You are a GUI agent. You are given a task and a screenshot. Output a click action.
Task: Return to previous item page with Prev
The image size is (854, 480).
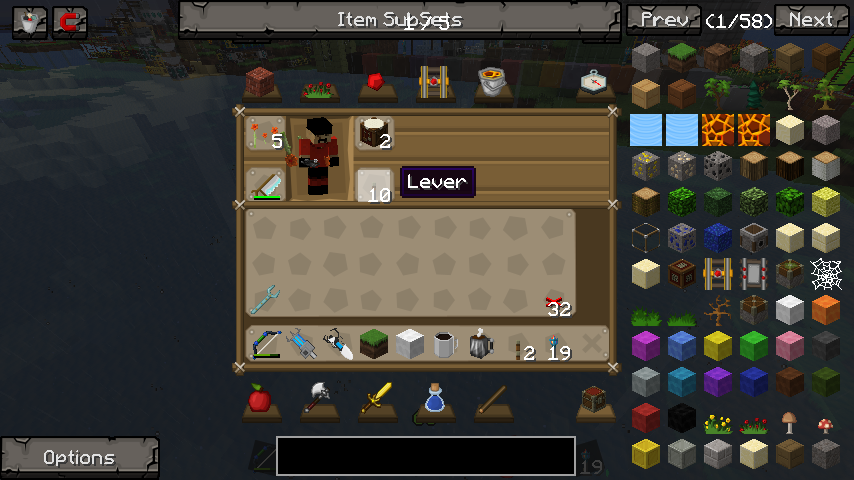click(664, 20)
